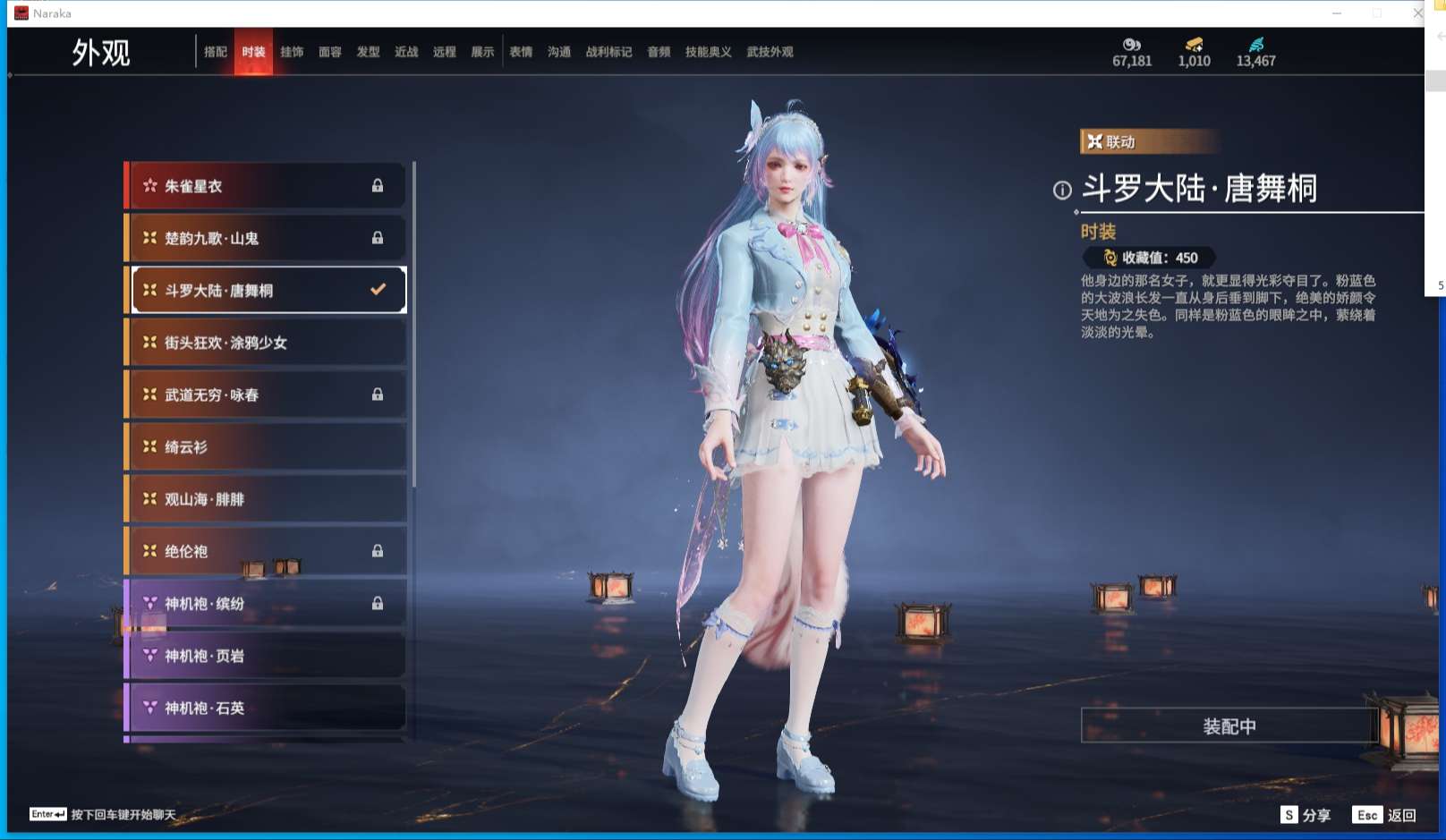Viewport: 1446px width, 840px height.
Task: Click the lock icon on 武道无穷·咏春
Action: click(378, 395)
